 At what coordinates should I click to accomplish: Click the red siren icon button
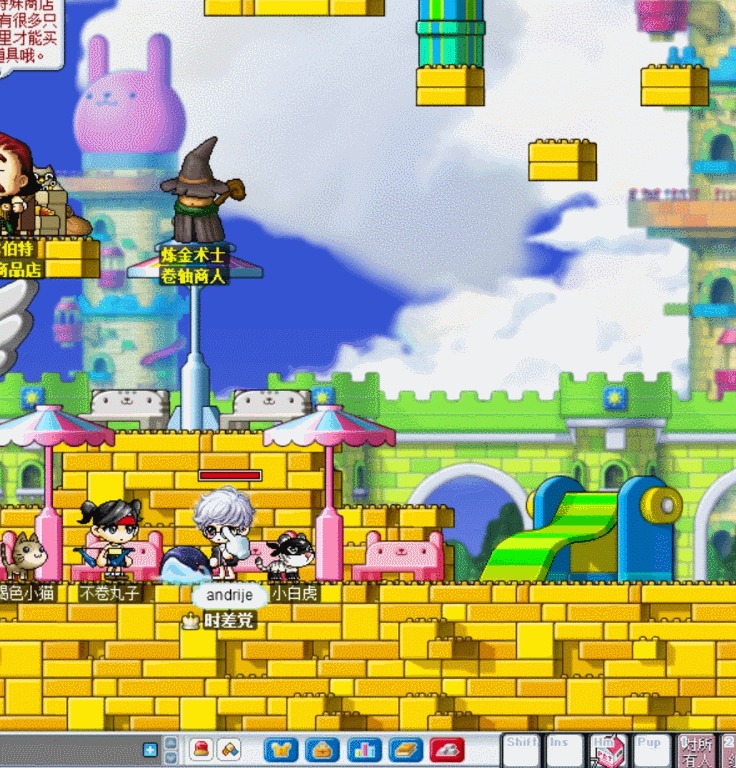click(x=201, y=749)
